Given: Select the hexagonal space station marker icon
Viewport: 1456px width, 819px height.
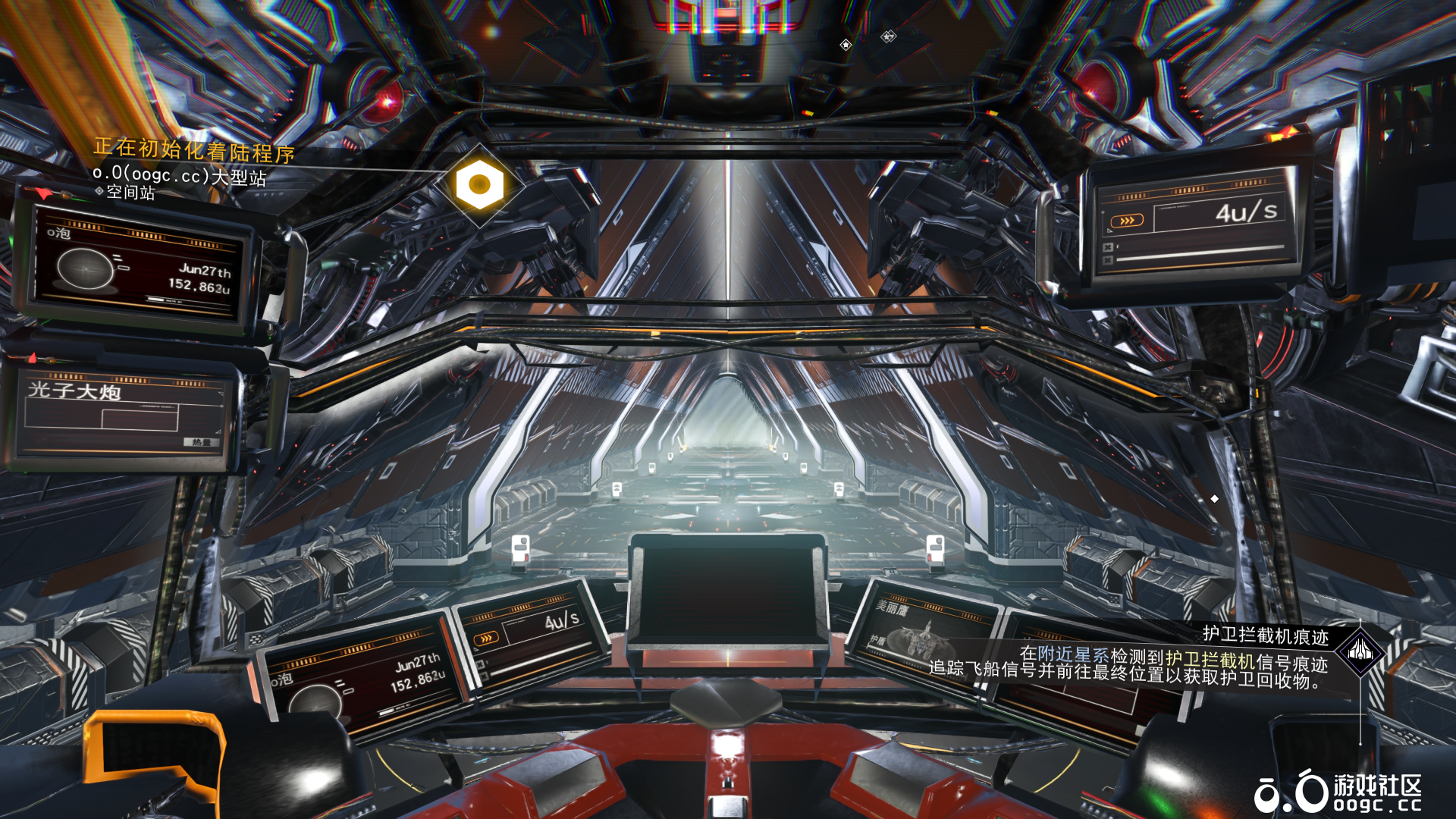Looking at the screenshot, I should (478, 184).
